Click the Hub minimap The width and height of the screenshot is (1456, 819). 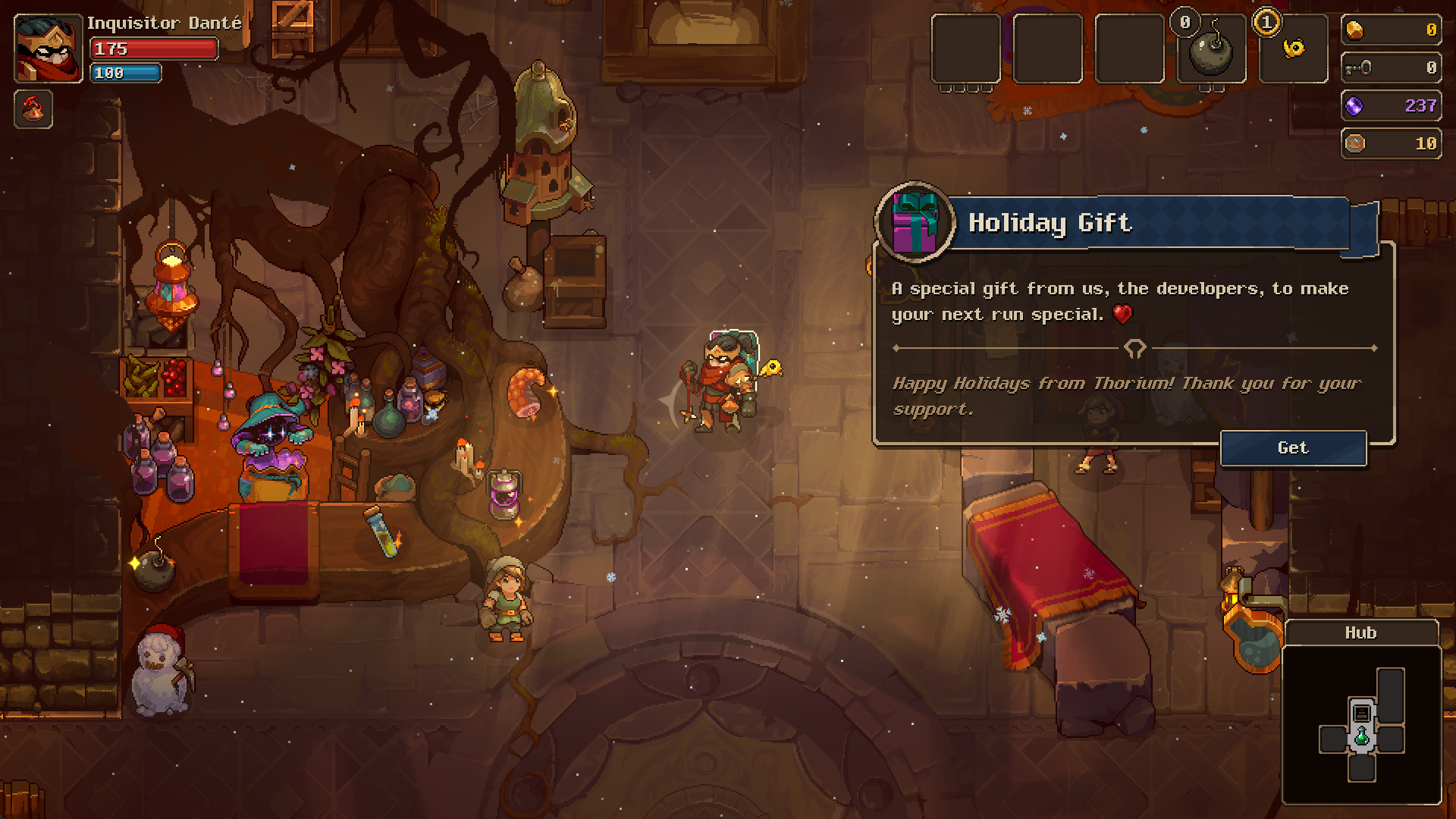tap(1361, 724)
